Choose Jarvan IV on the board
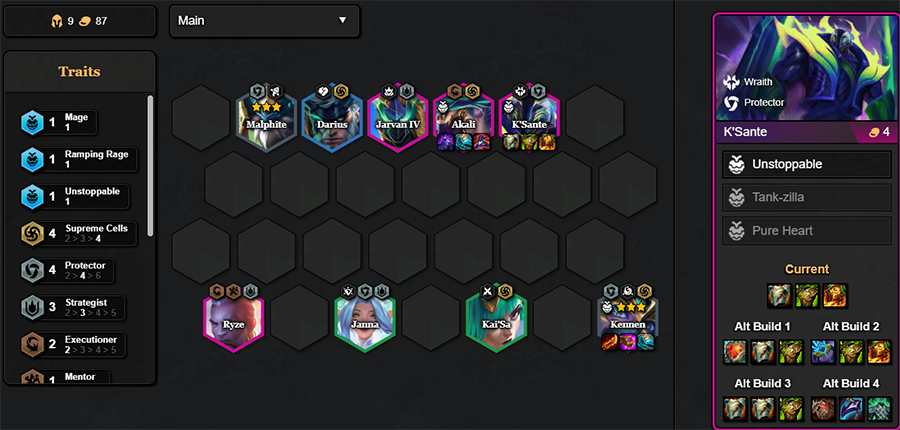The width and height of the screenshot is (900, 430). click(397, 120)
